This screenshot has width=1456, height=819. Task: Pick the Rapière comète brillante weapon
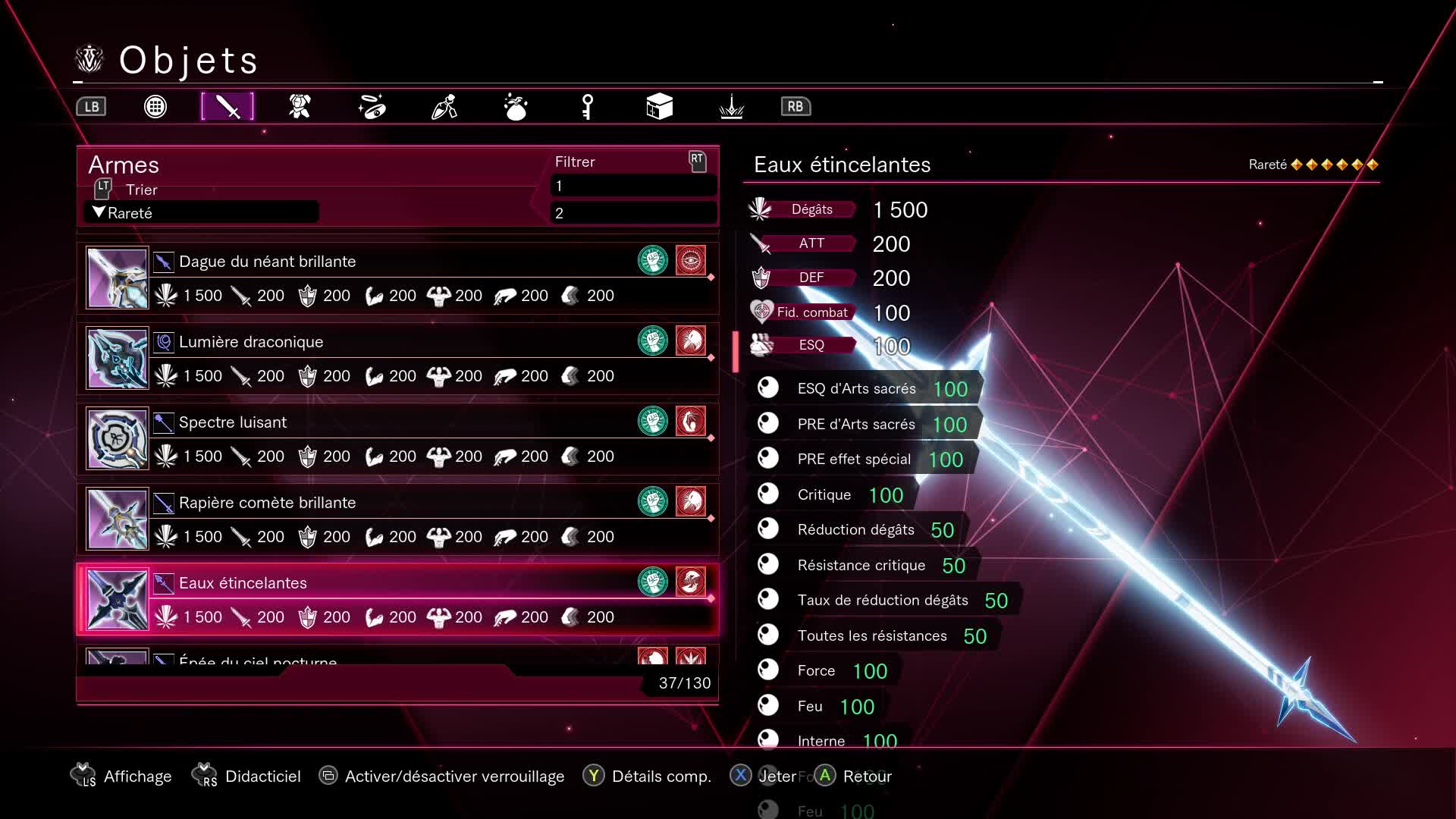pyautogui.click(x=397, y=519)
